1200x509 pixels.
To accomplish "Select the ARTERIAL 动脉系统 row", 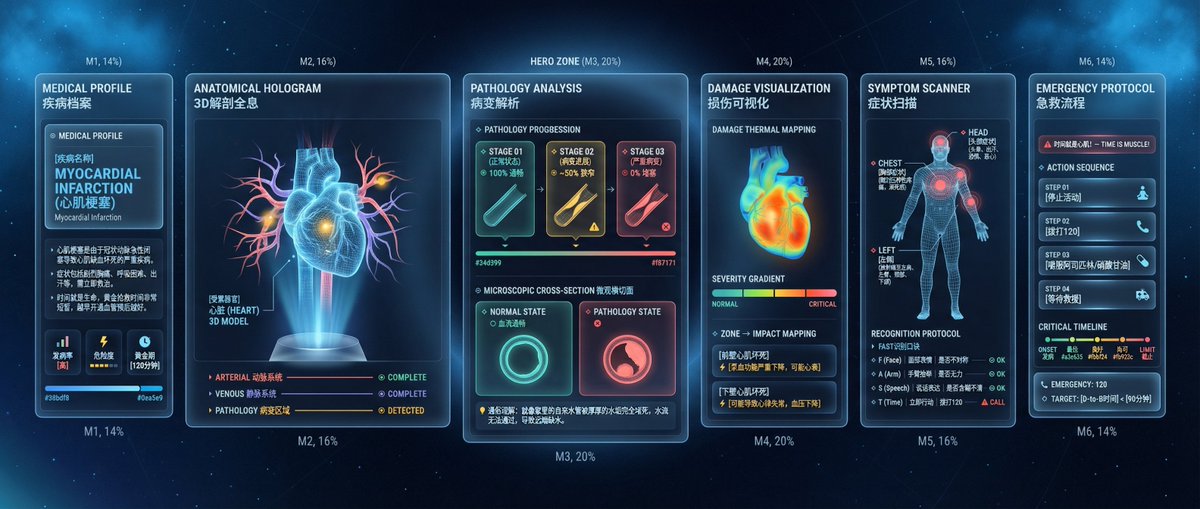I will [x=317, y=378].
